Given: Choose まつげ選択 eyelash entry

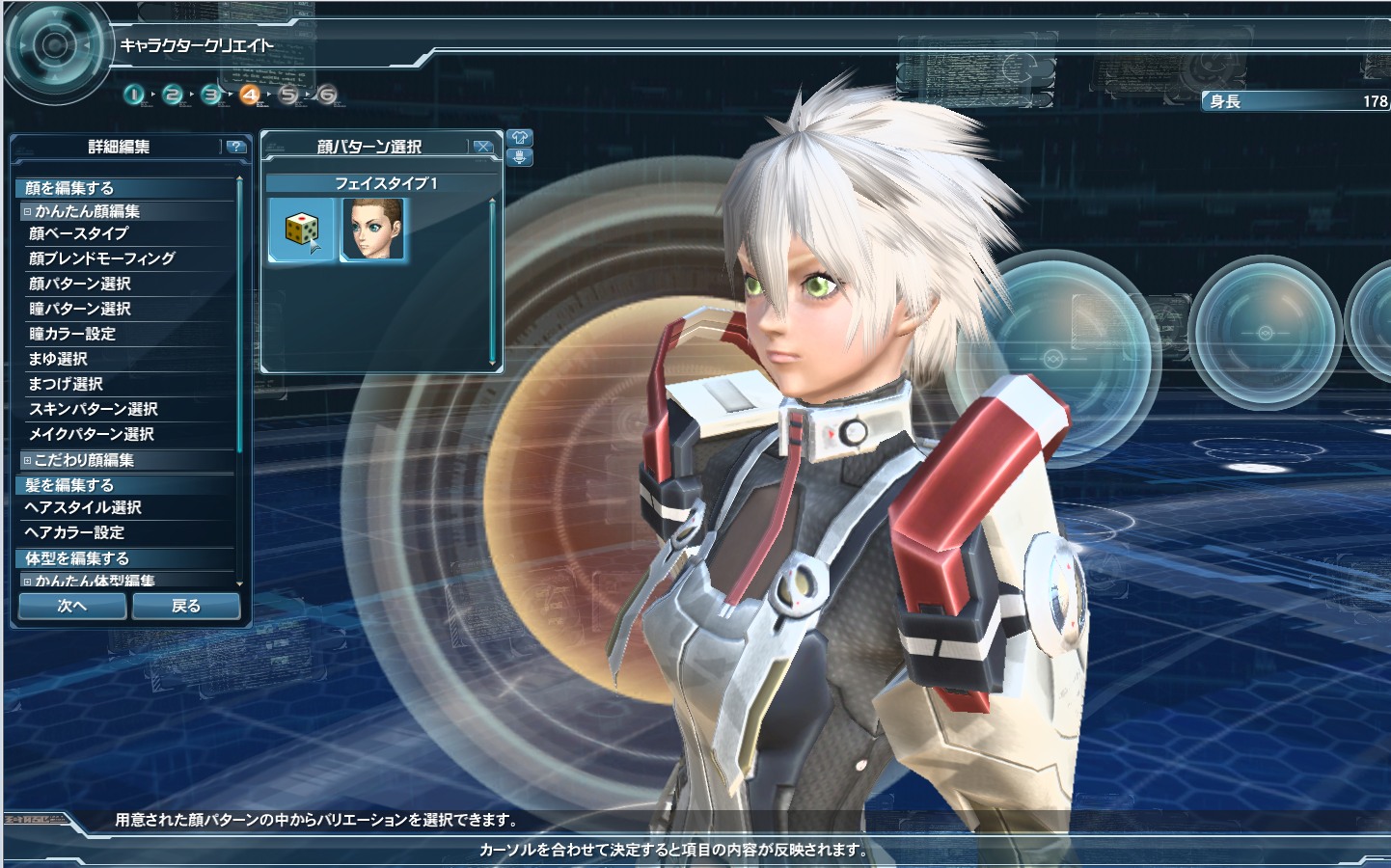Looking at the screenshot, I should tap(66, 384).
